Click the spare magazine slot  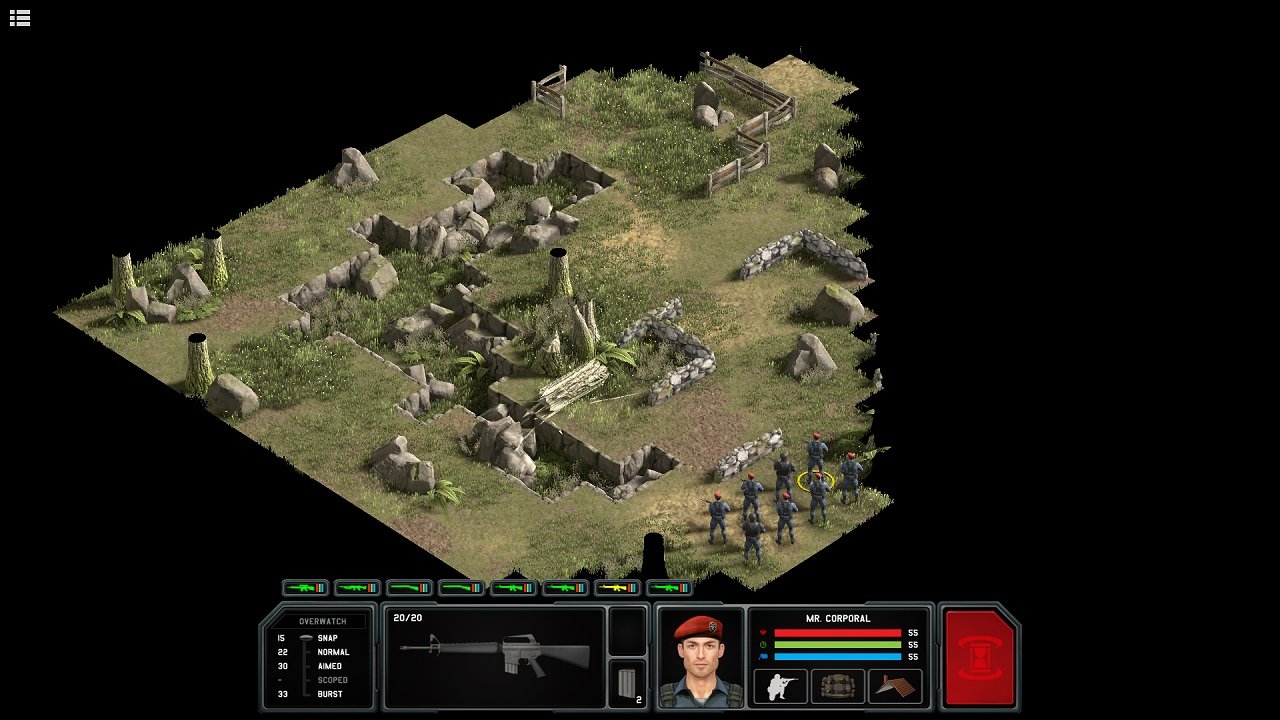(x=629, y=684)
